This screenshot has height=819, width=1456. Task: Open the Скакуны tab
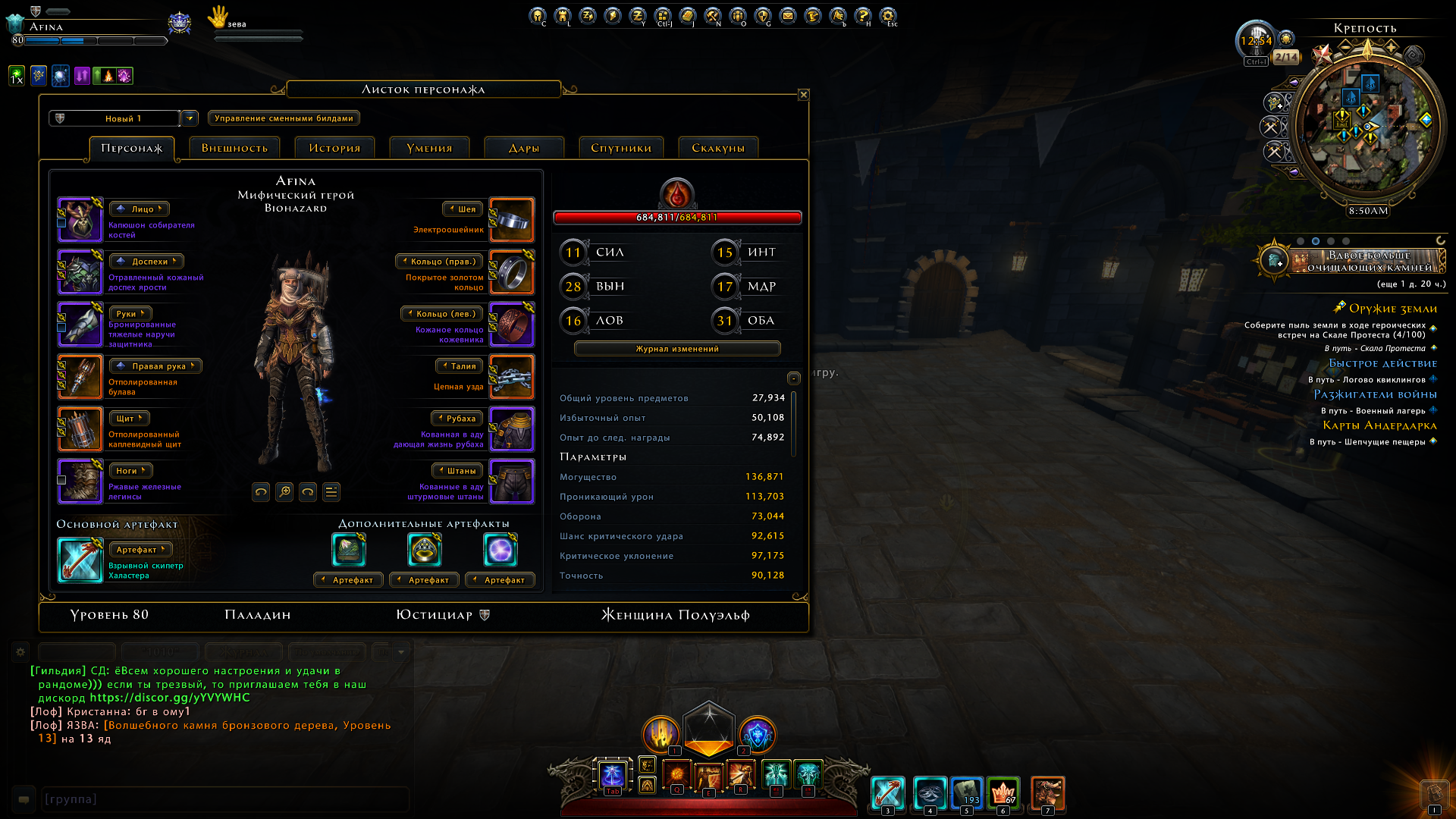[x=718, y=148]
